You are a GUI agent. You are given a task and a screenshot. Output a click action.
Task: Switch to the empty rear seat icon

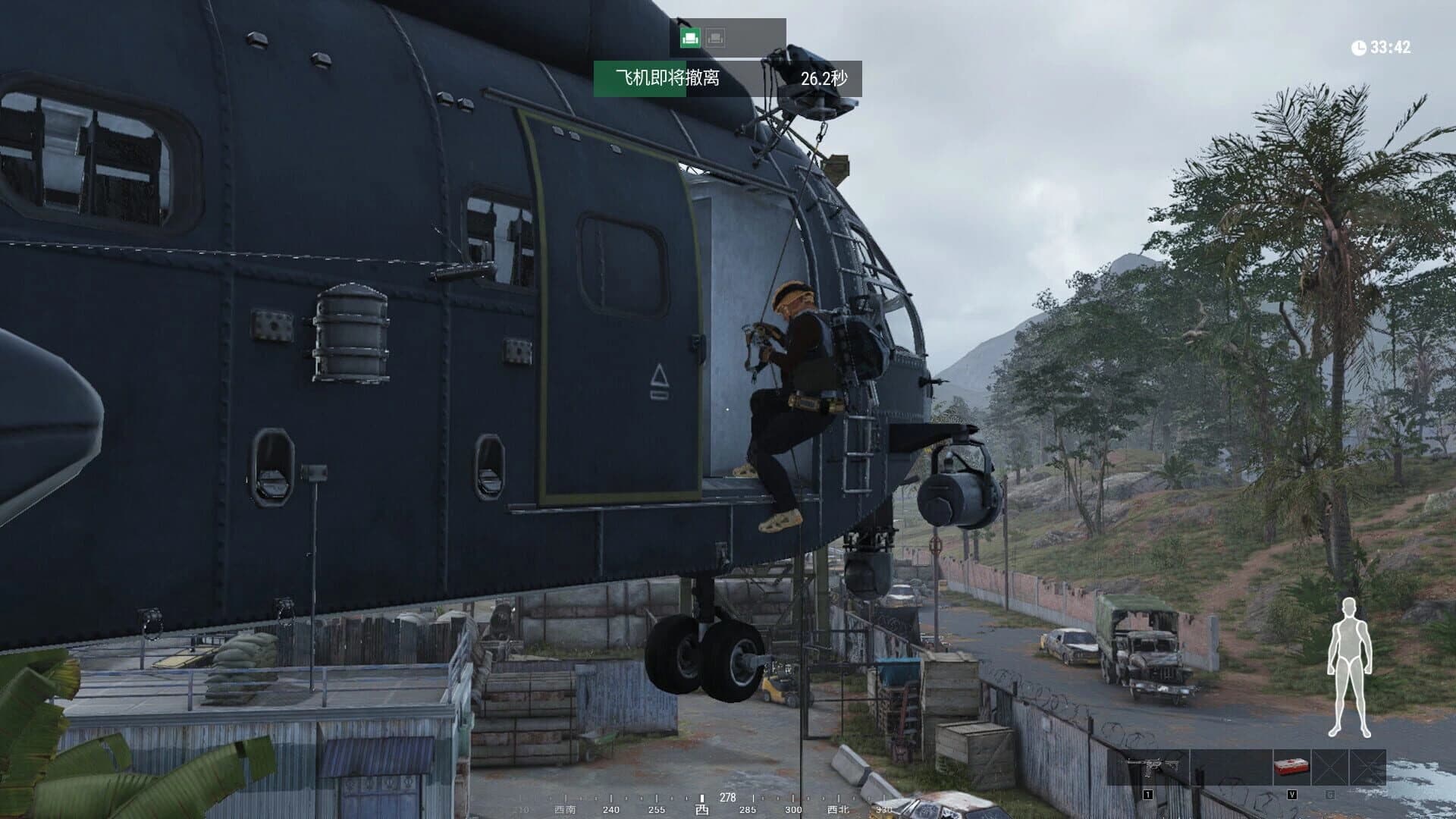click(714, 36)
